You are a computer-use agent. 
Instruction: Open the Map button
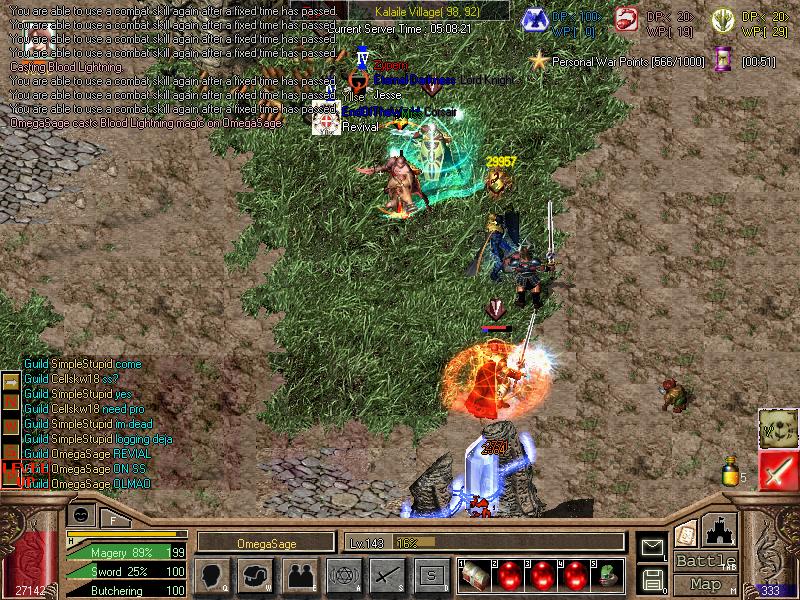tap(704, 584)
